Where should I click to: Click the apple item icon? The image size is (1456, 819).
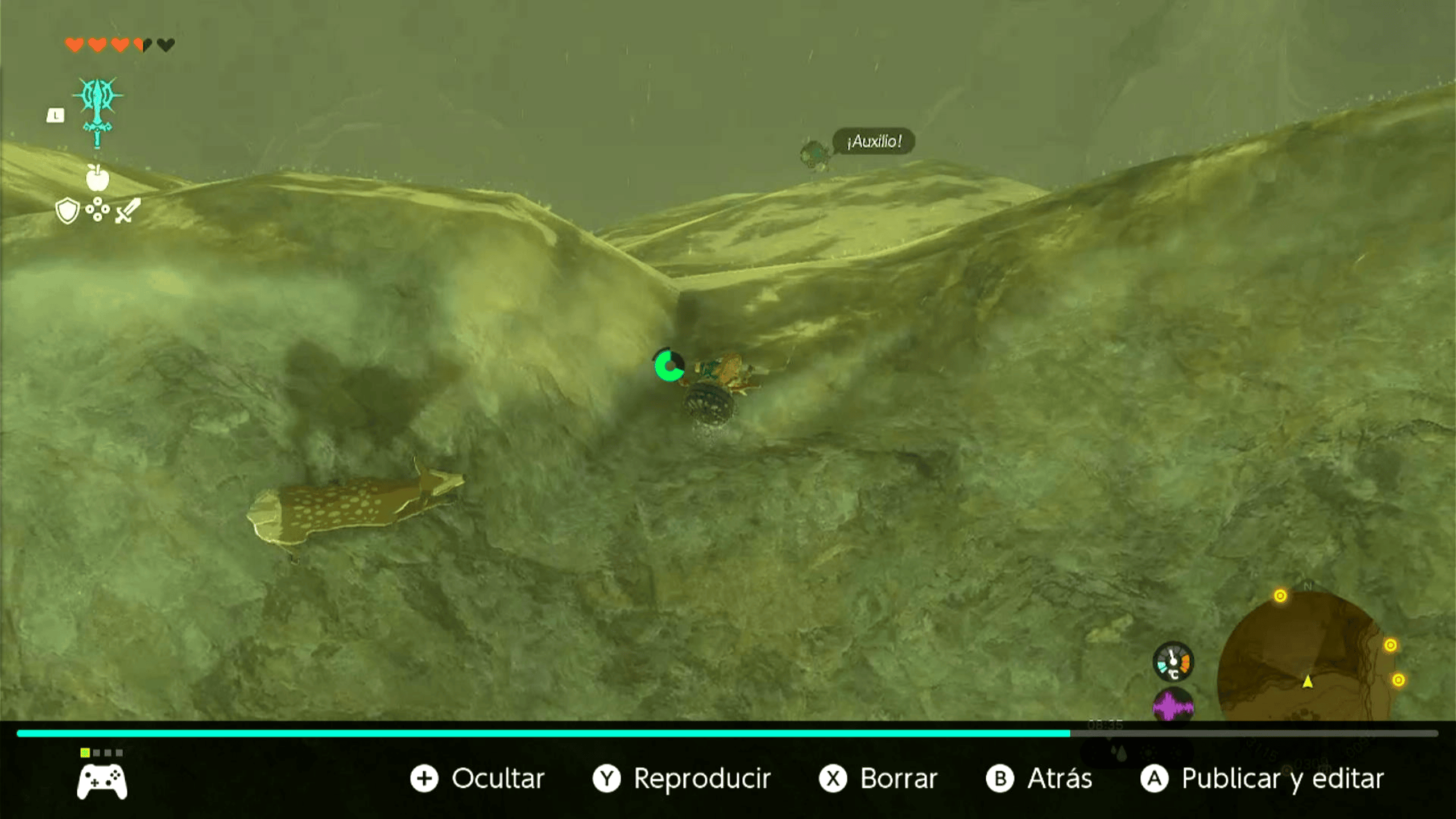pos(97,177)
